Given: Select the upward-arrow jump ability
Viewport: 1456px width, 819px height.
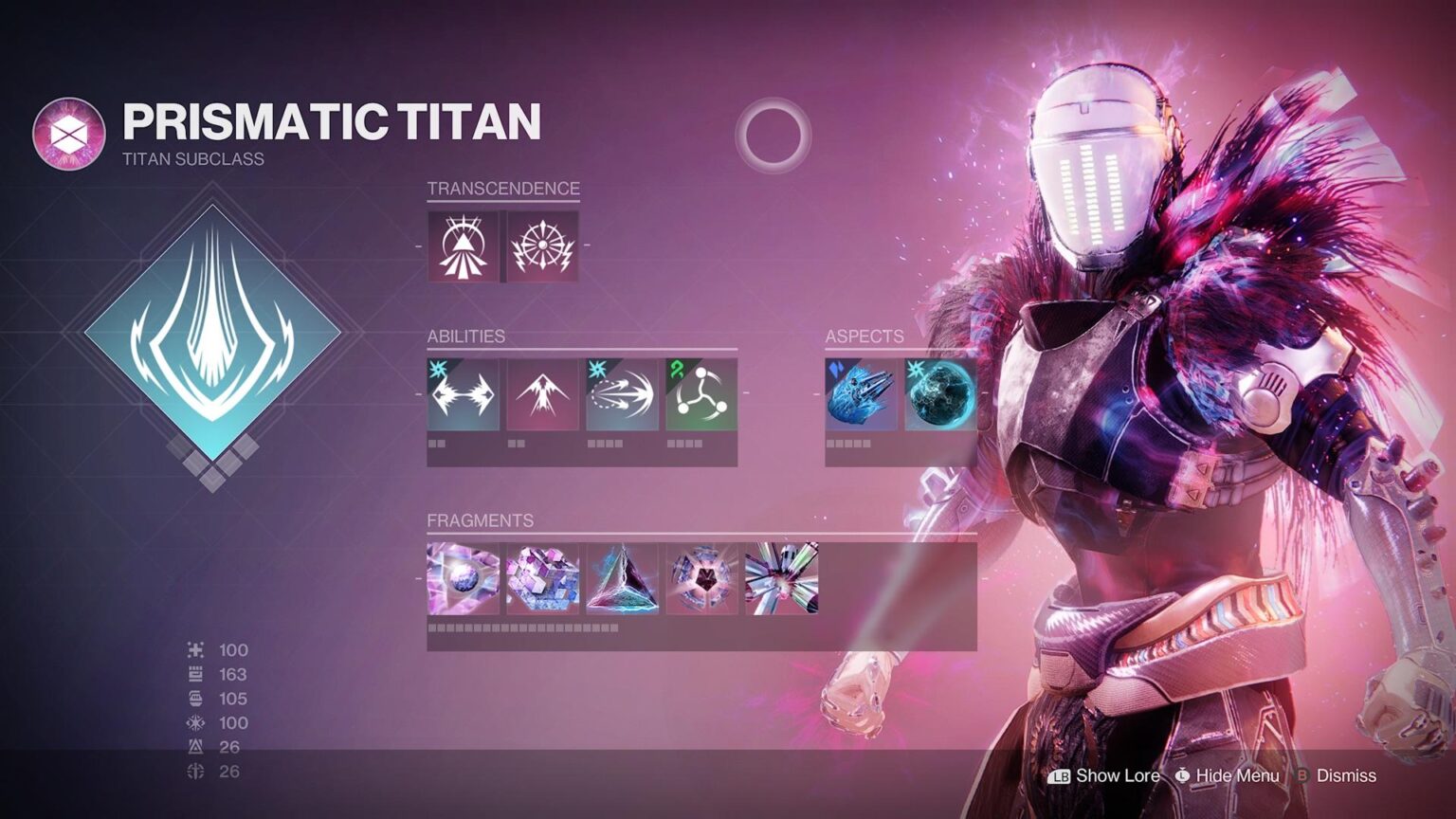Looking at the screenshot, I should 542,394.
